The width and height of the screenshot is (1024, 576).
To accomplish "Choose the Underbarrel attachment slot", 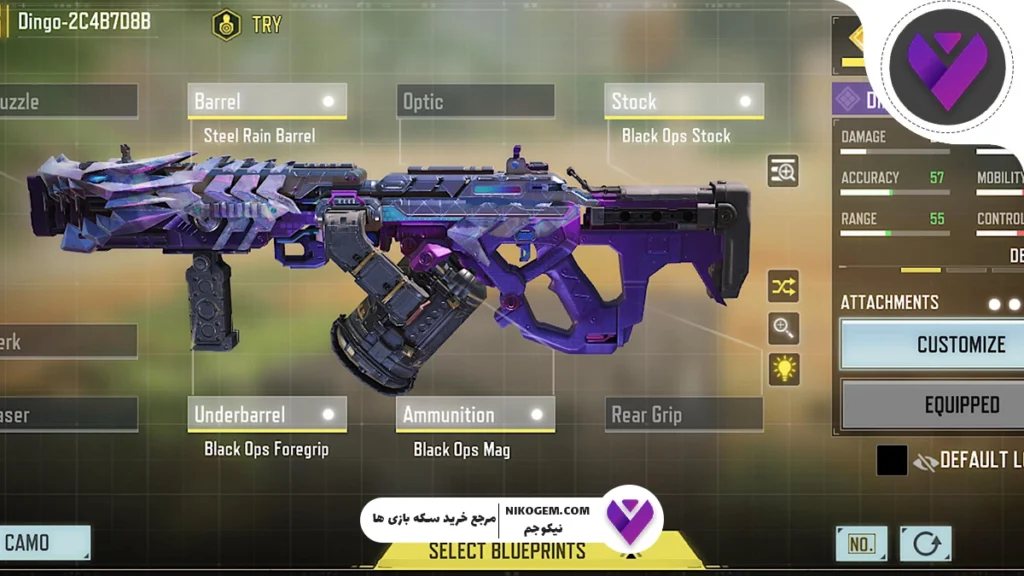I will click(x=267, y=414).
